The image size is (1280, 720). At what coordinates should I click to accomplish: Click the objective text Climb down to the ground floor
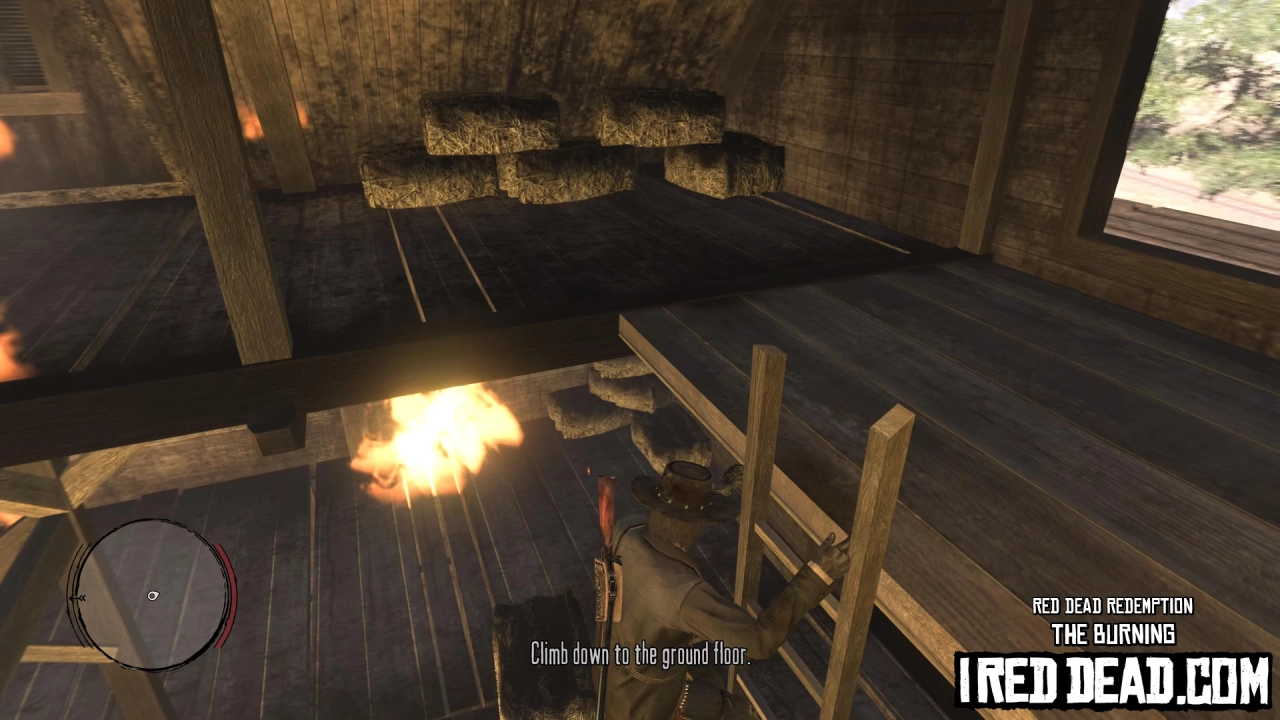640,656
